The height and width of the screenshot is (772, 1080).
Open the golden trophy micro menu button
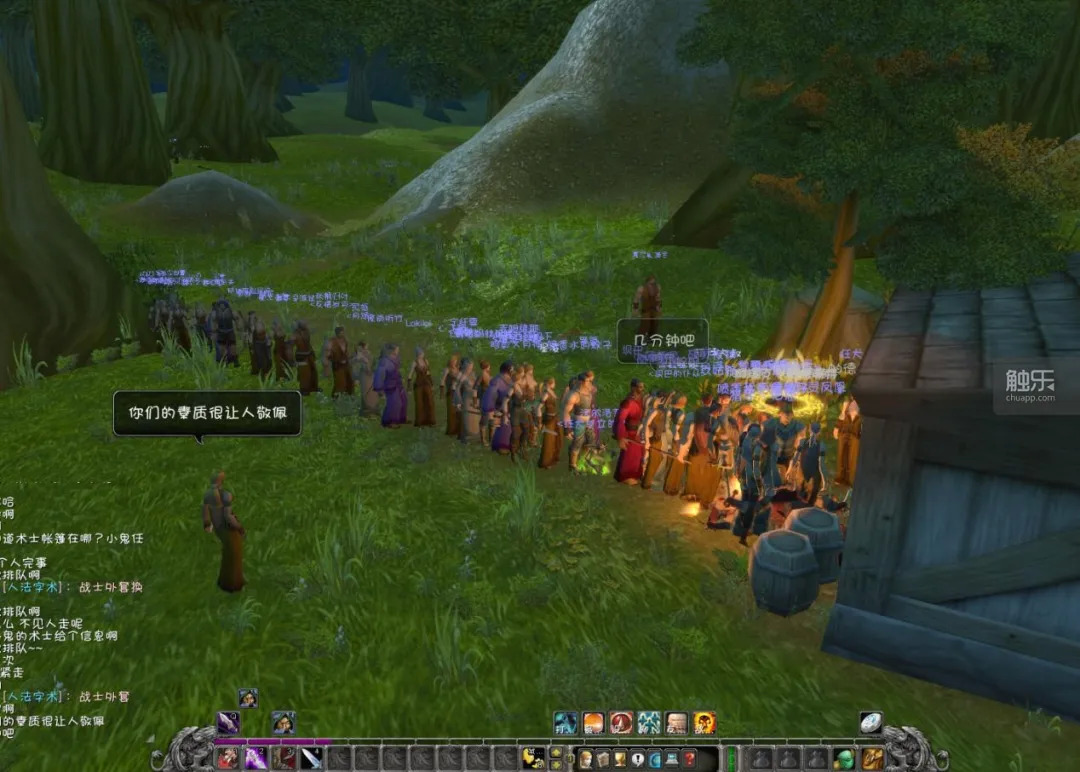coord(620,759)
